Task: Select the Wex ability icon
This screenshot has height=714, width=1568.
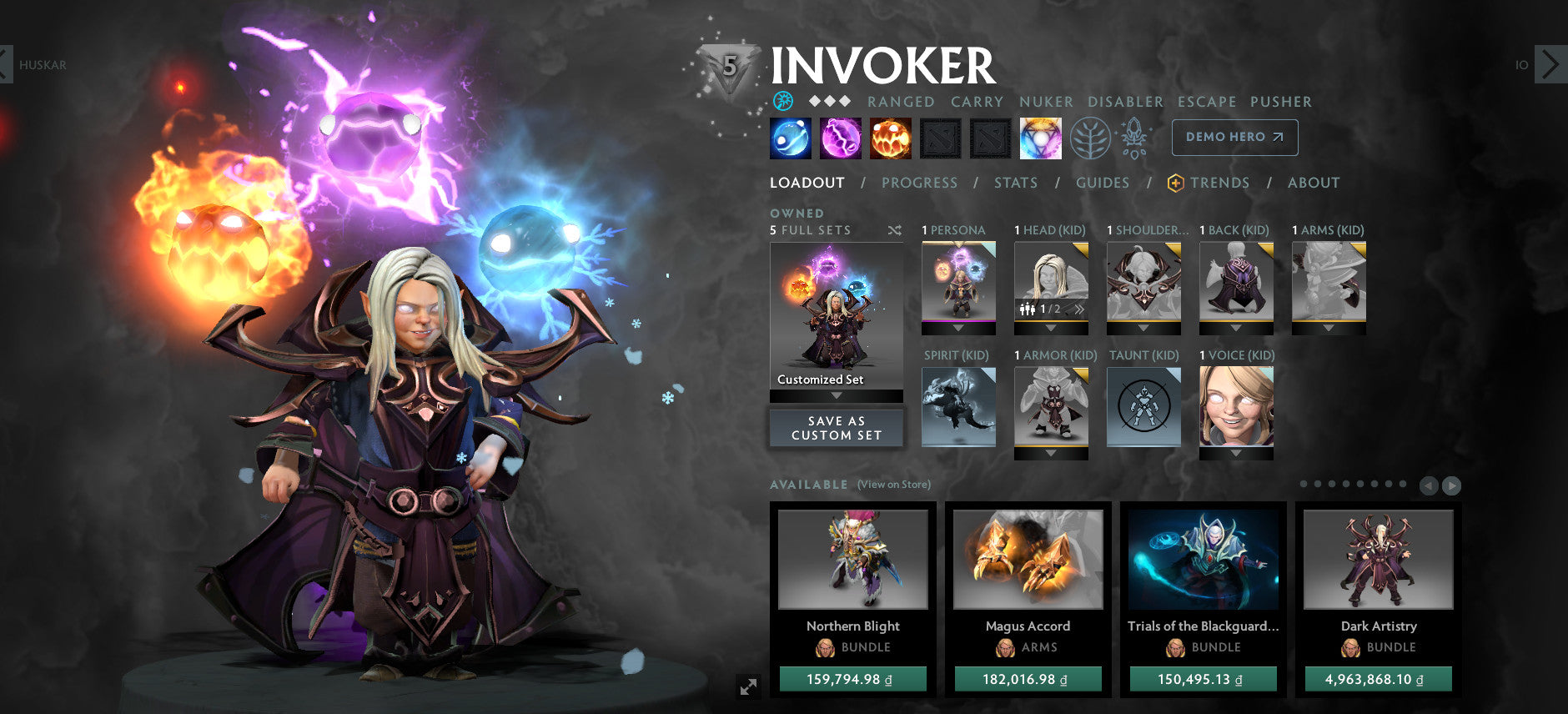Action: [x=841, y=138]
